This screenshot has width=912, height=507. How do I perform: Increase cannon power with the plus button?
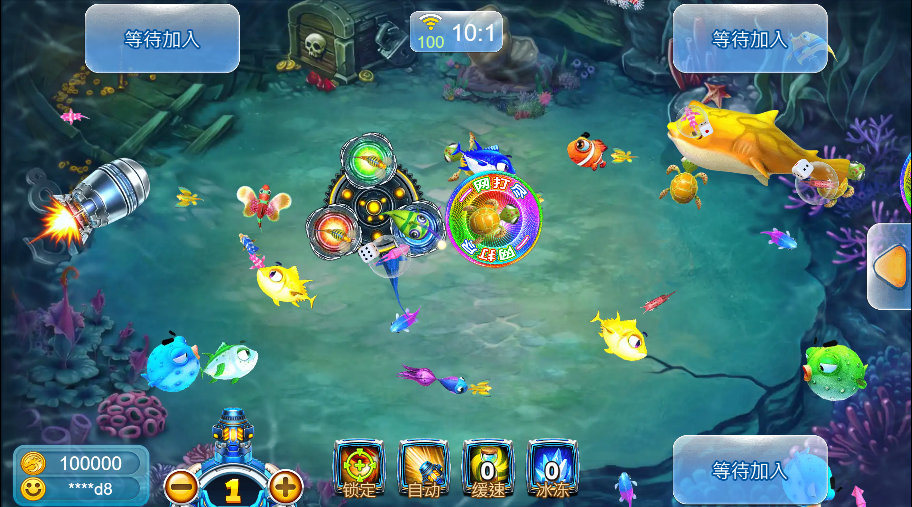[x=286, y=487]
